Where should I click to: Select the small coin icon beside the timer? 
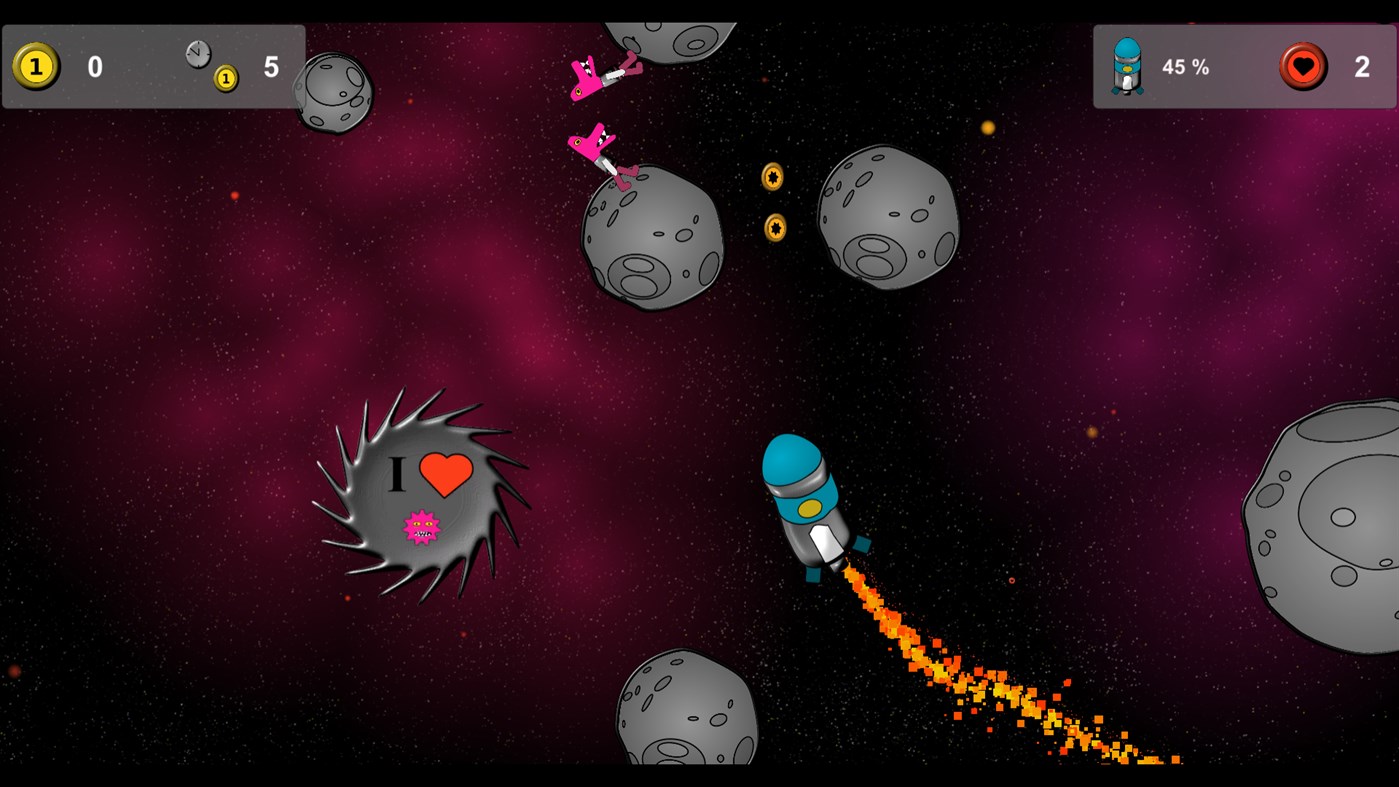coord(224,79)
